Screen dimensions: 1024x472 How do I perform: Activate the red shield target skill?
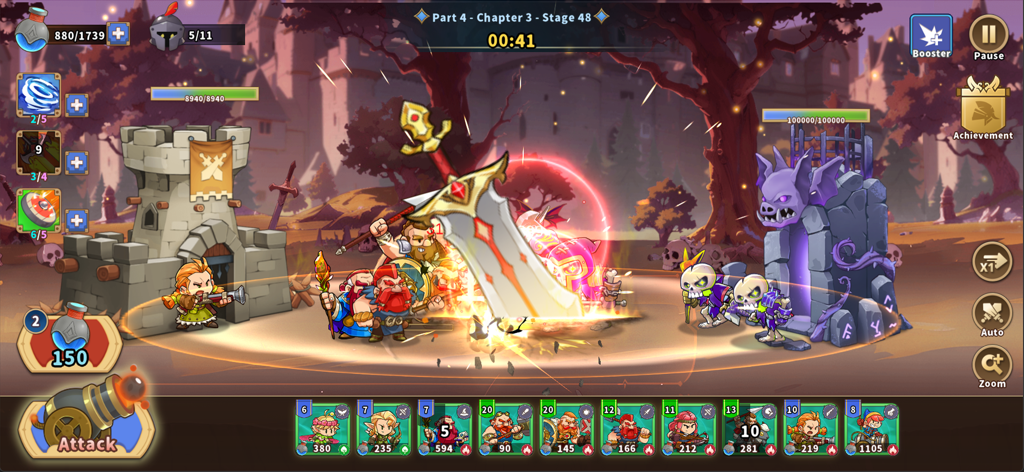pyautogui.click(x=38, y=210)
